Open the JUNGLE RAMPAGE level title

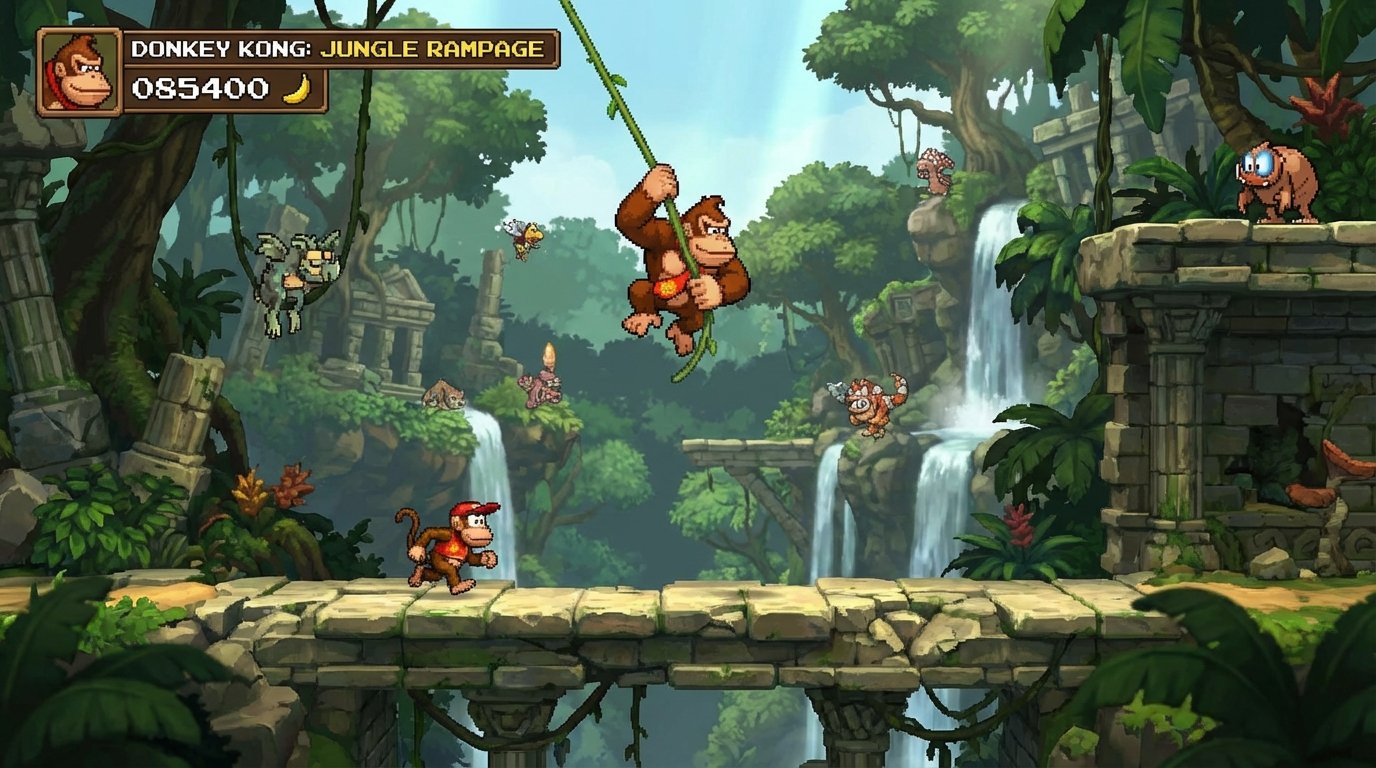432,45
